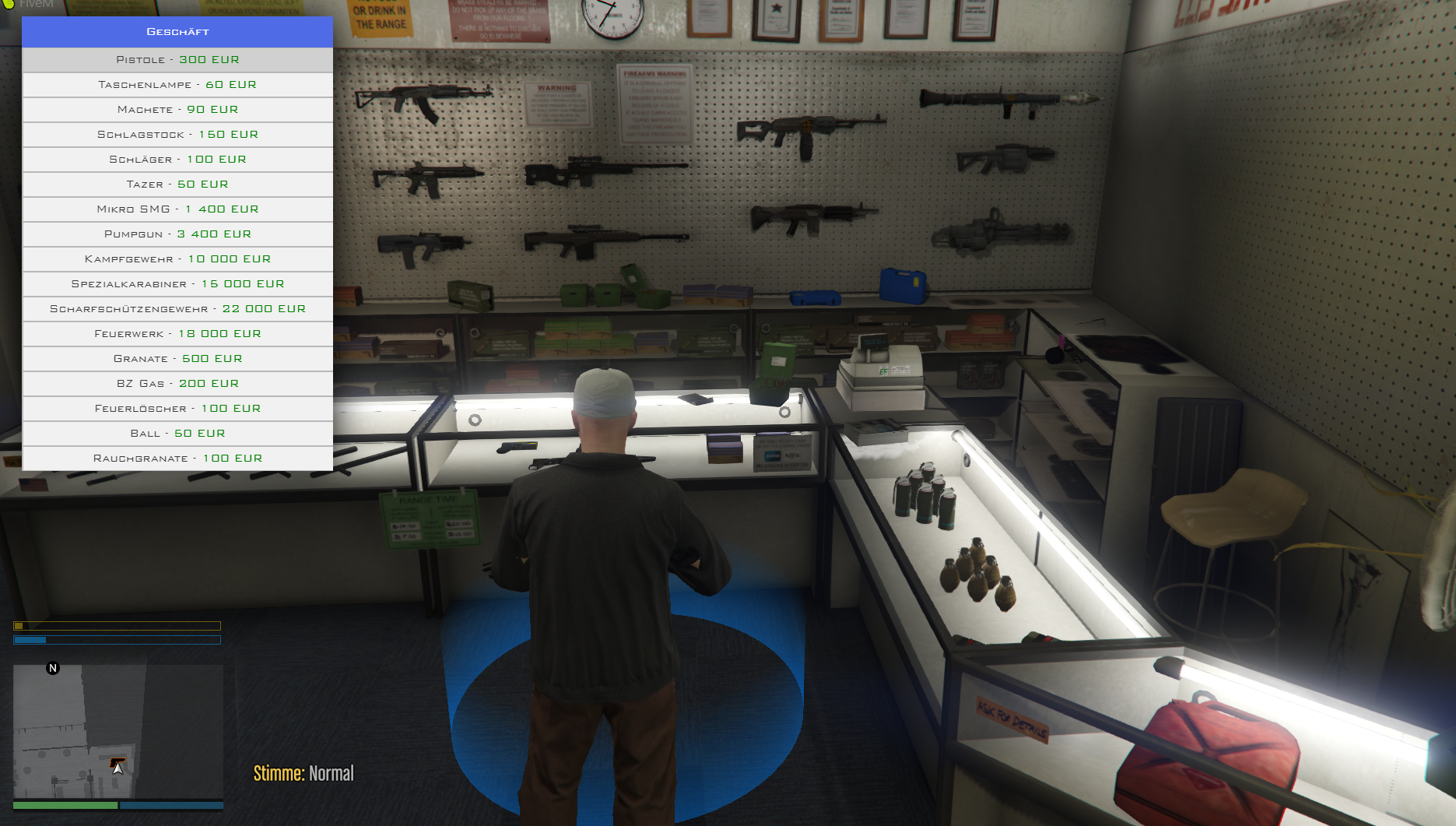1456x826 pixels.
Task: Pick the Schläger menu row
Action: pyautogui.click(x=177, y=160)
